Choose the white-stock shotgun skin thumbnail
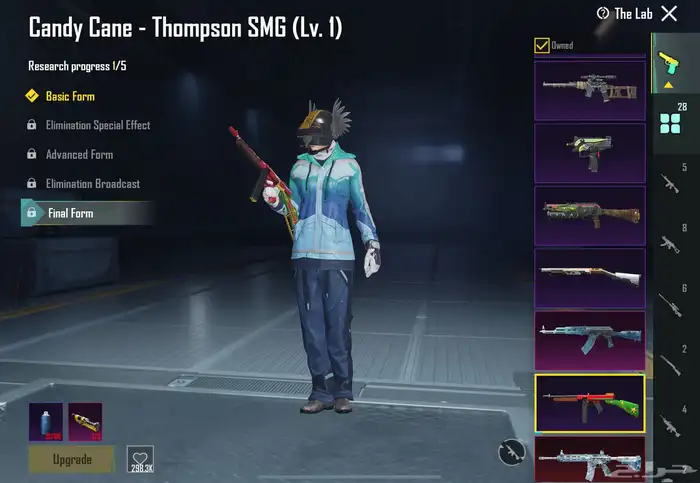This screenshot has height=483, width=700. (589, 277)
